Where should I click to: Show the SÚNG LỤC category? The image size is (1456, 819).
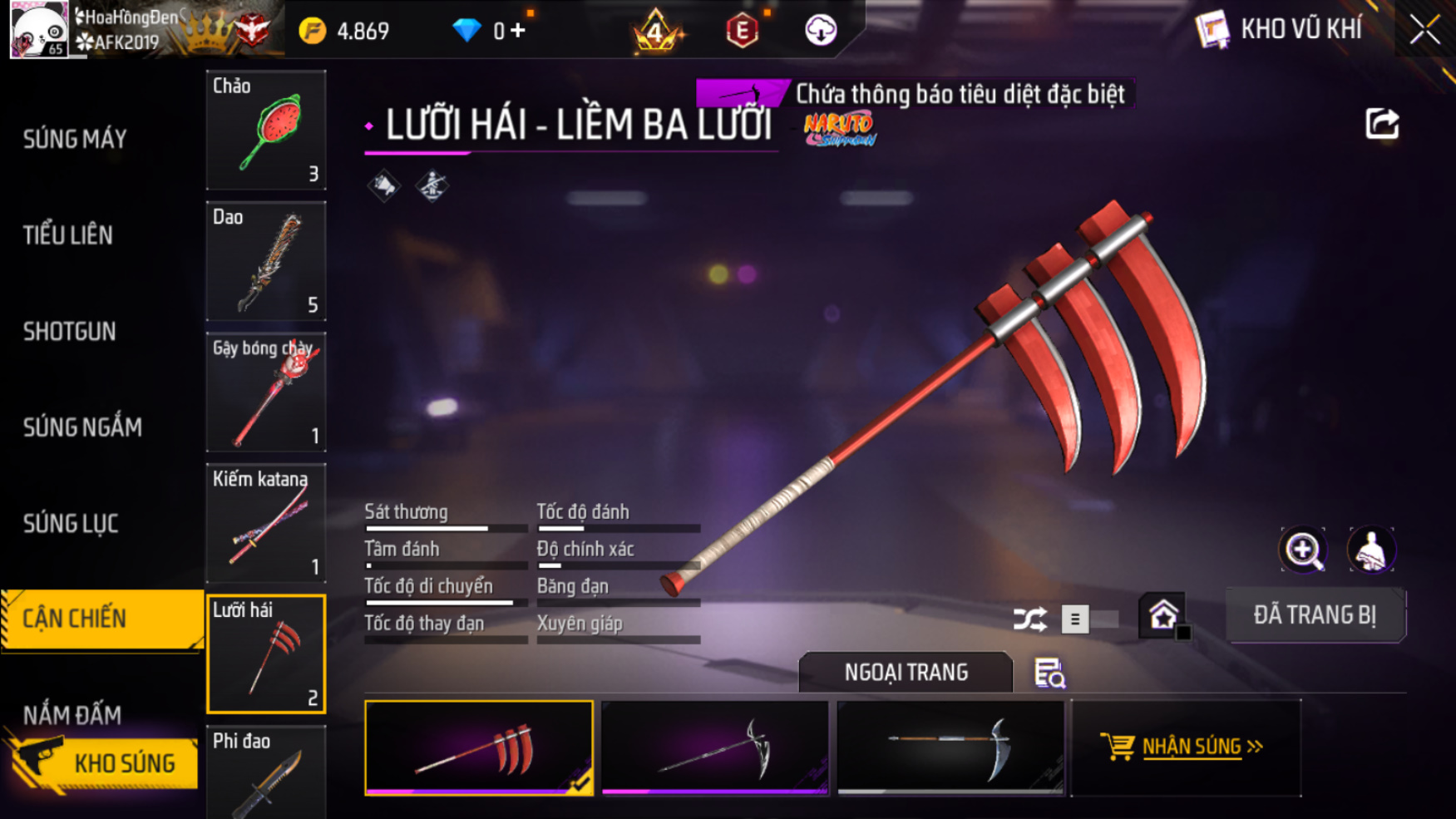coord(71,524)
